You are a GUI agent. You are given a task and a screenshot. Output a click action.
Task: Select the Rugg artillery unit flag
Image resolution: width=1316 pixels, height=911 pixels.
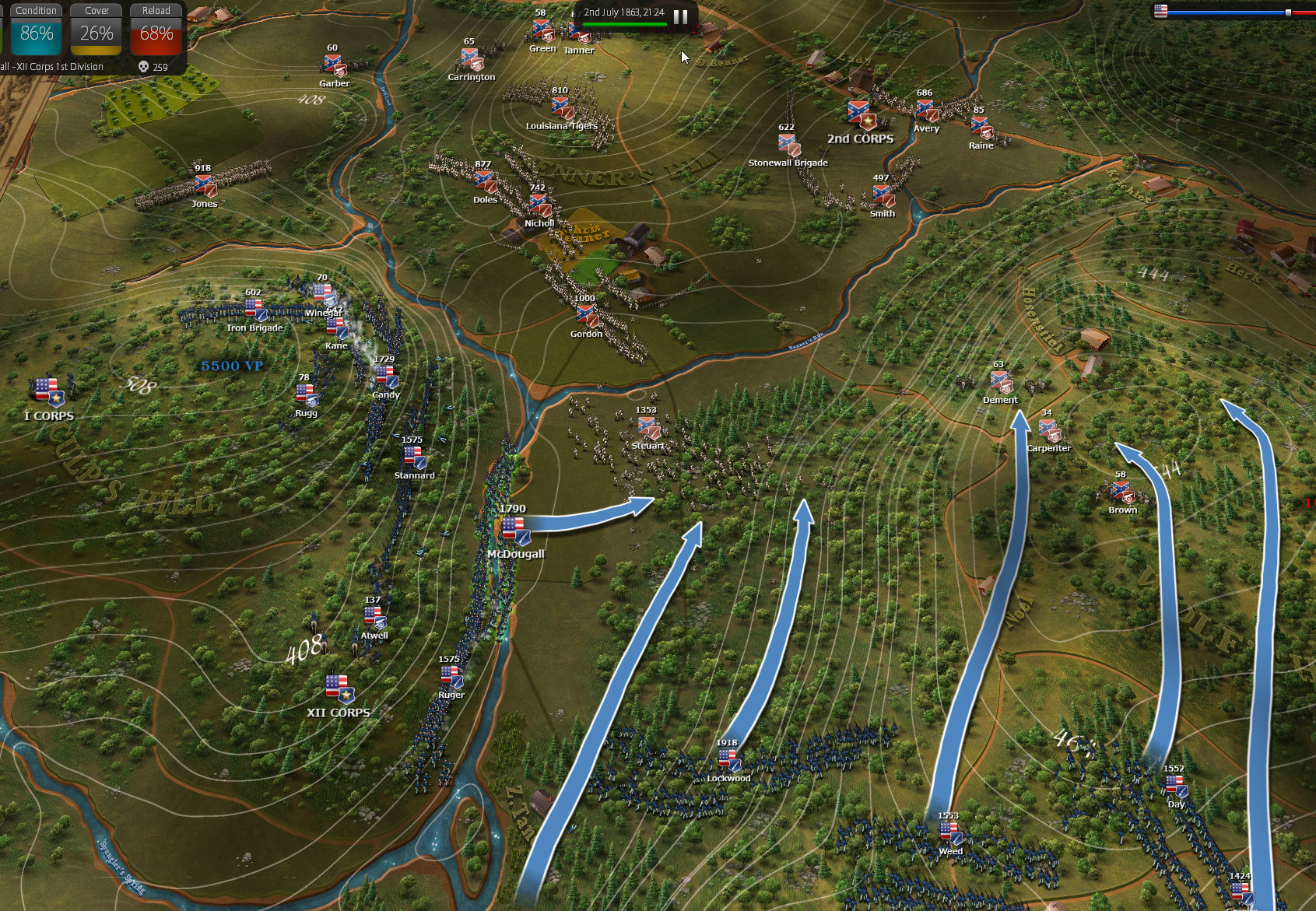[x=307, y=395]
